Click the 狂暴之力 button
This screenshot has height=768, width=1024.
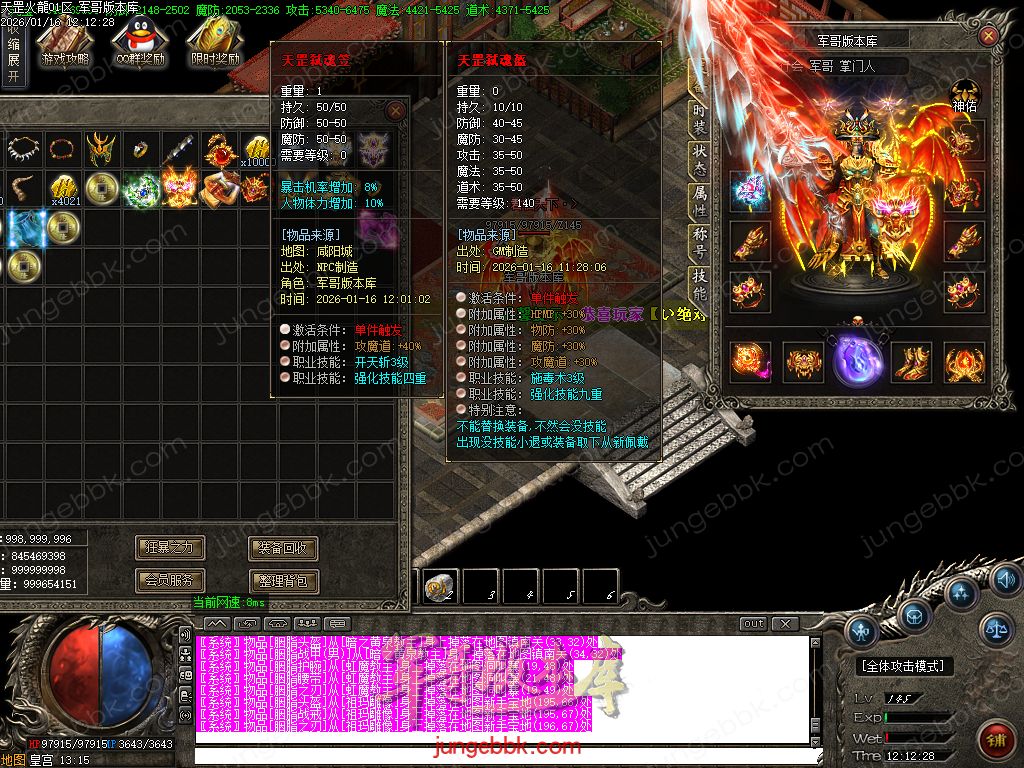click(x=170, y=548)
